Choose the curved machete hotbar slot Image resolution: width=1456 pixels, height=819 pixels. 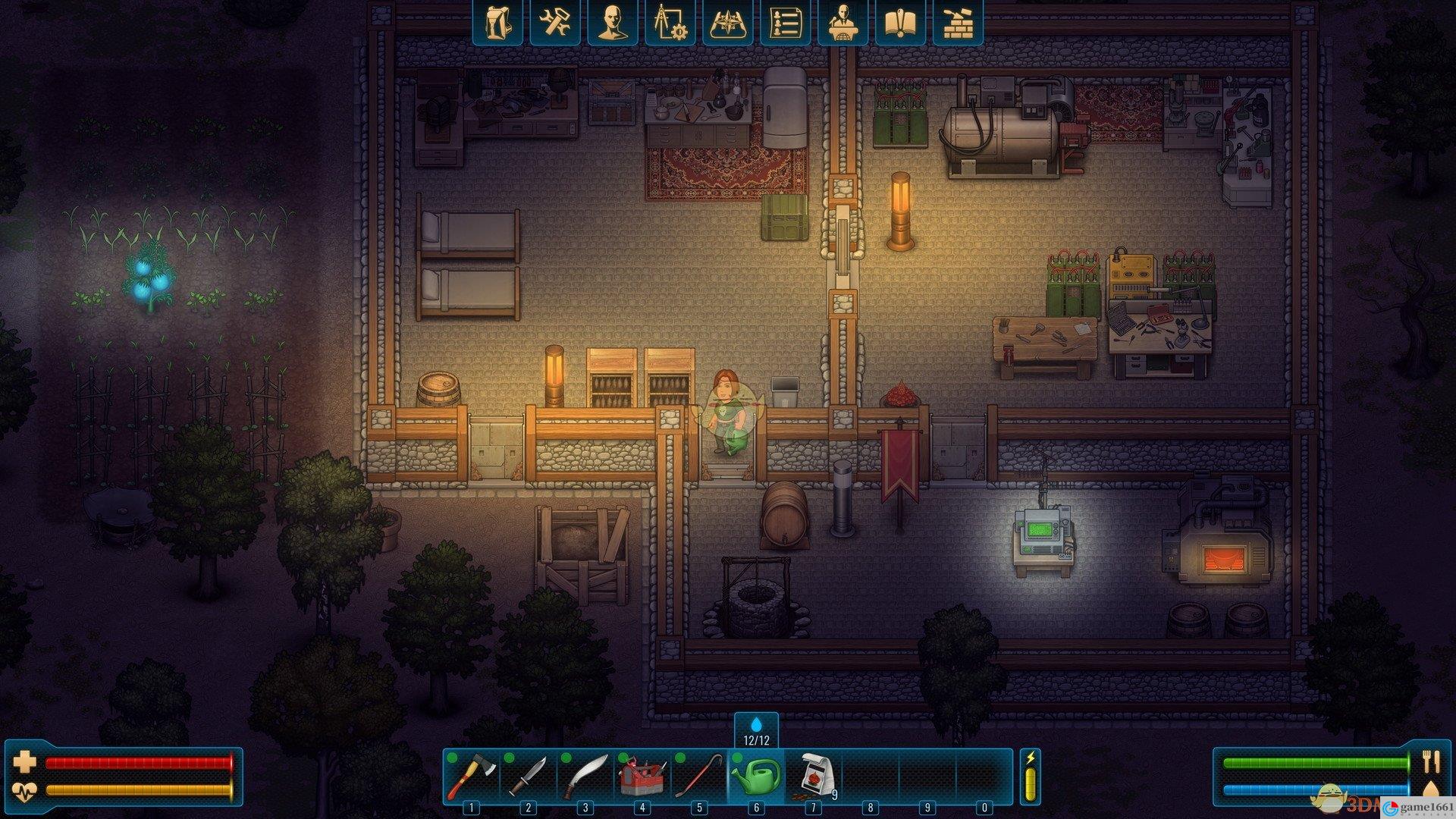point(585,777)
